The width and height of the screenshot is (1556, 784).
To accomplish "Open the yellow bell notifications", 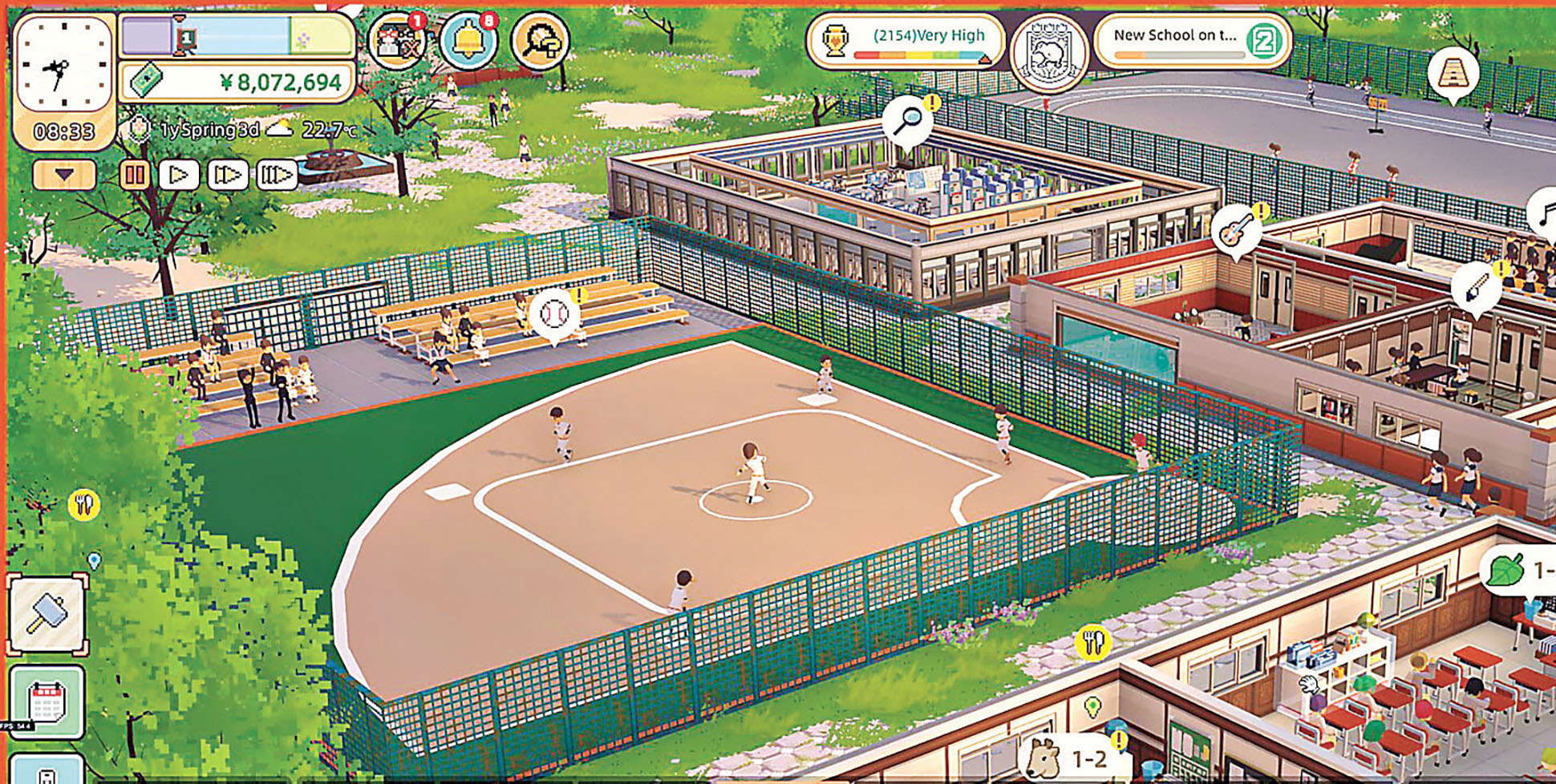I will tap(468, 39).
